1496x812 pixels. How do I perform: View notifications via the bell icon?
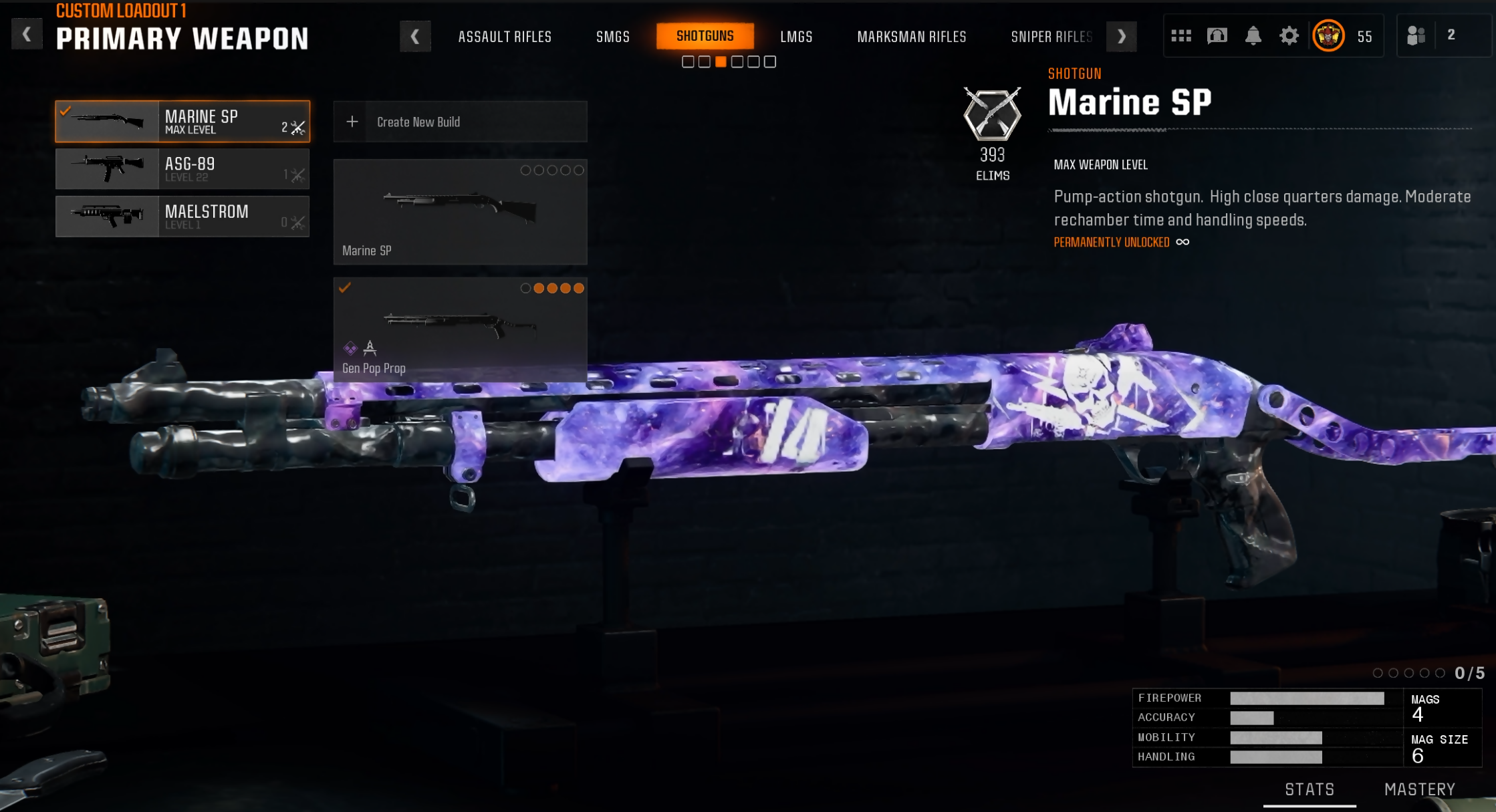coord(1253,35)
